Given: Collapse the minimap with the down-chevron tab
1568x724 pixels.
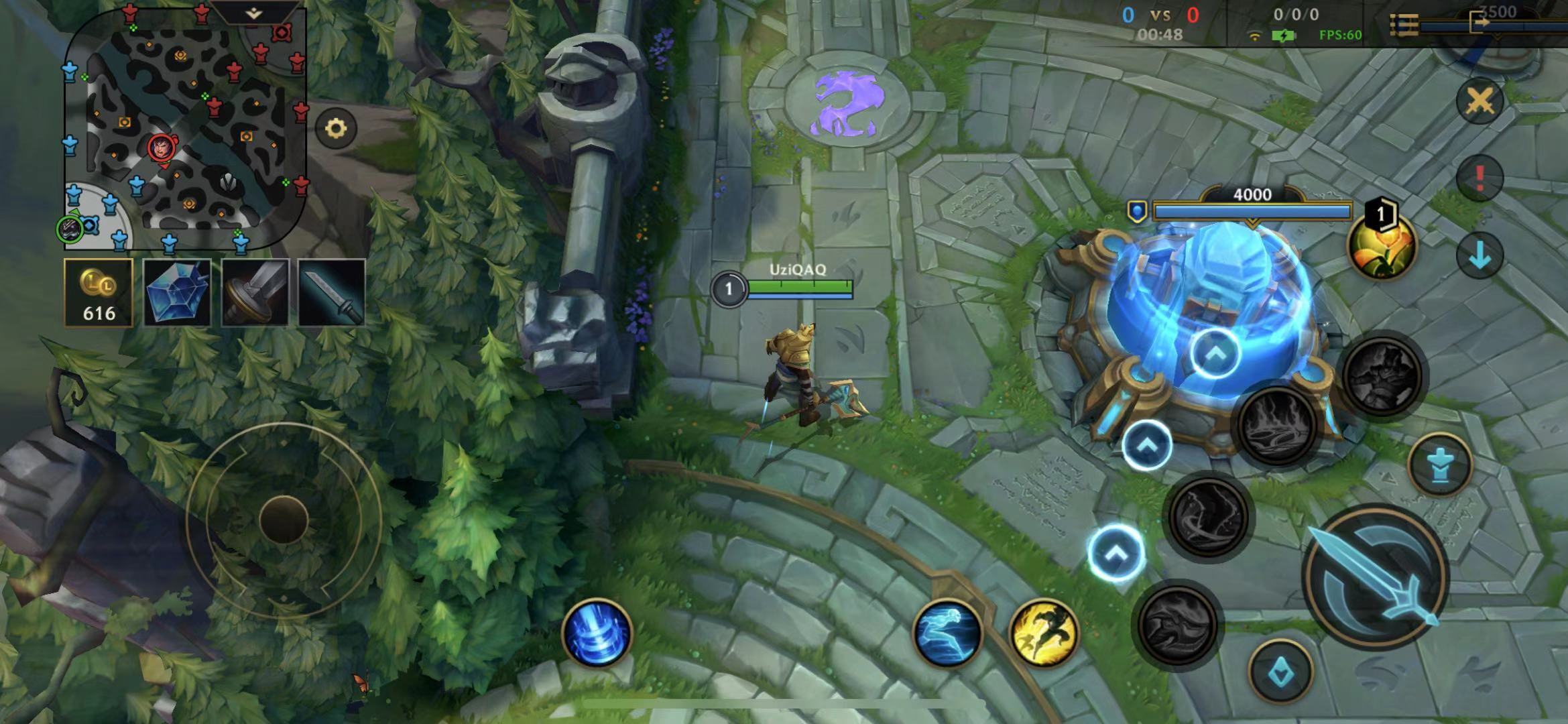Looking at the screenshot, I should 253,13.
